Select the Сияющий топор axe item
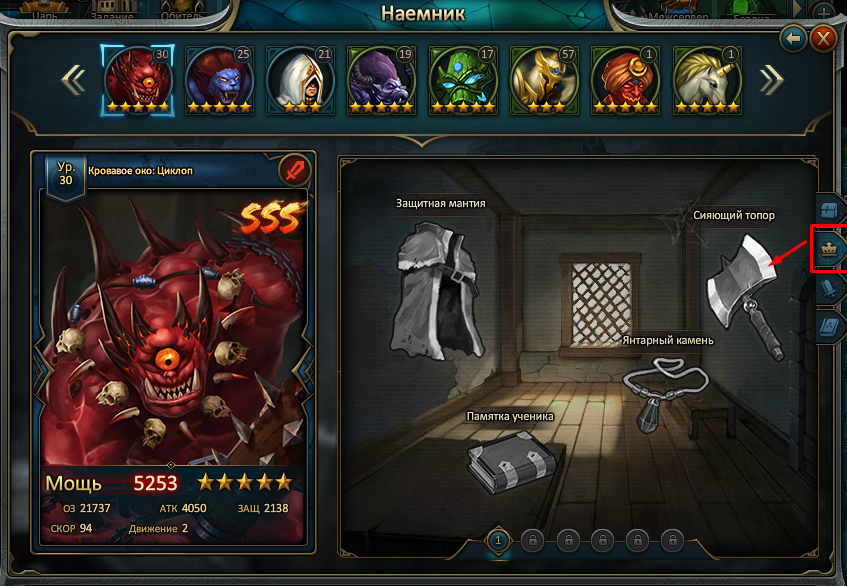Image resolution: width=847 pixels, height=586 pixels. [x=742, y=290]
